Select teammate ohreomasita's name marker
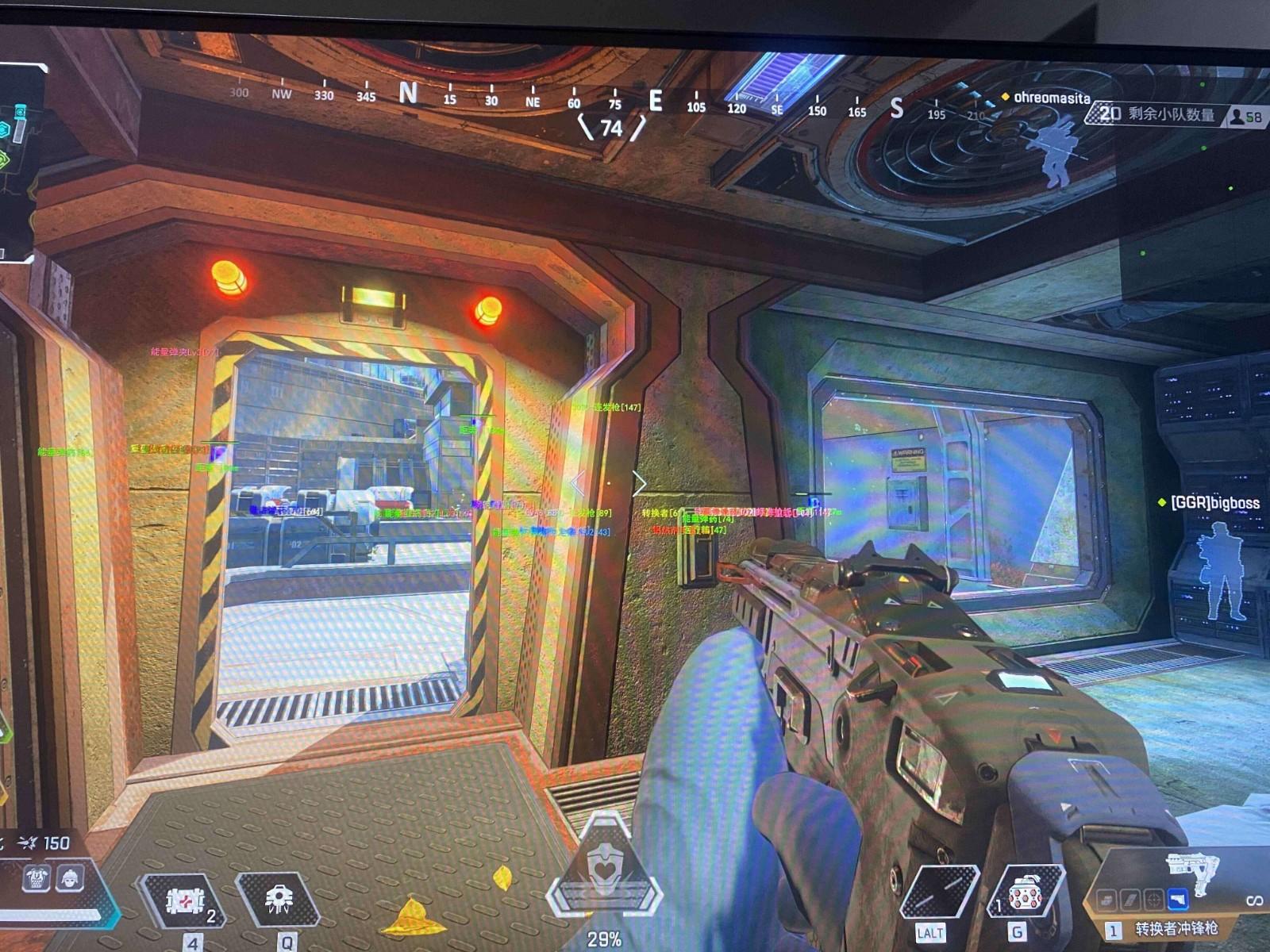 point(1052,98)
